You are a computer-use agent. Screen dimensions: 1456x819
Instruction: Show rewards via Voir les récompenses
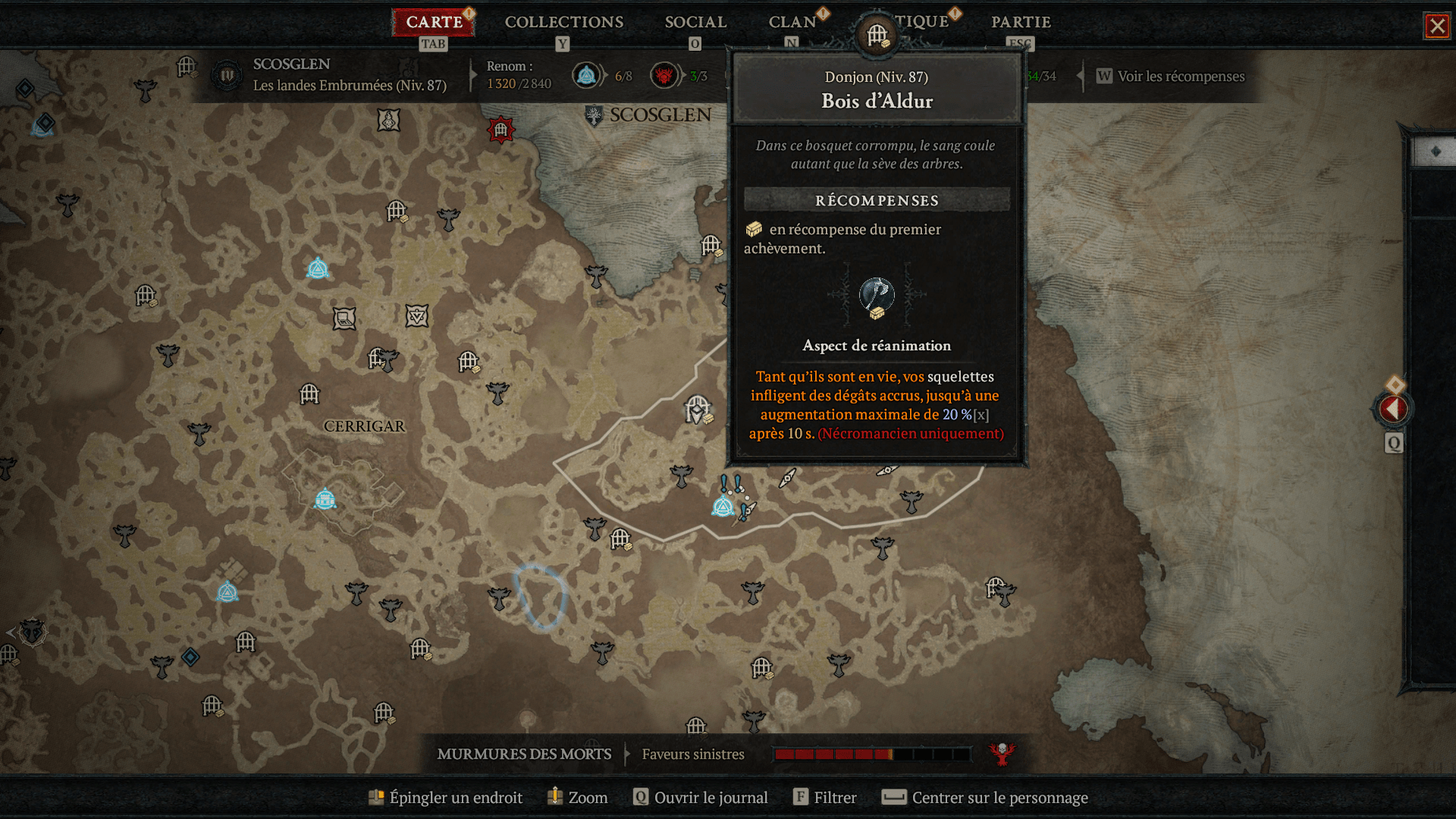pos(1180,77)
